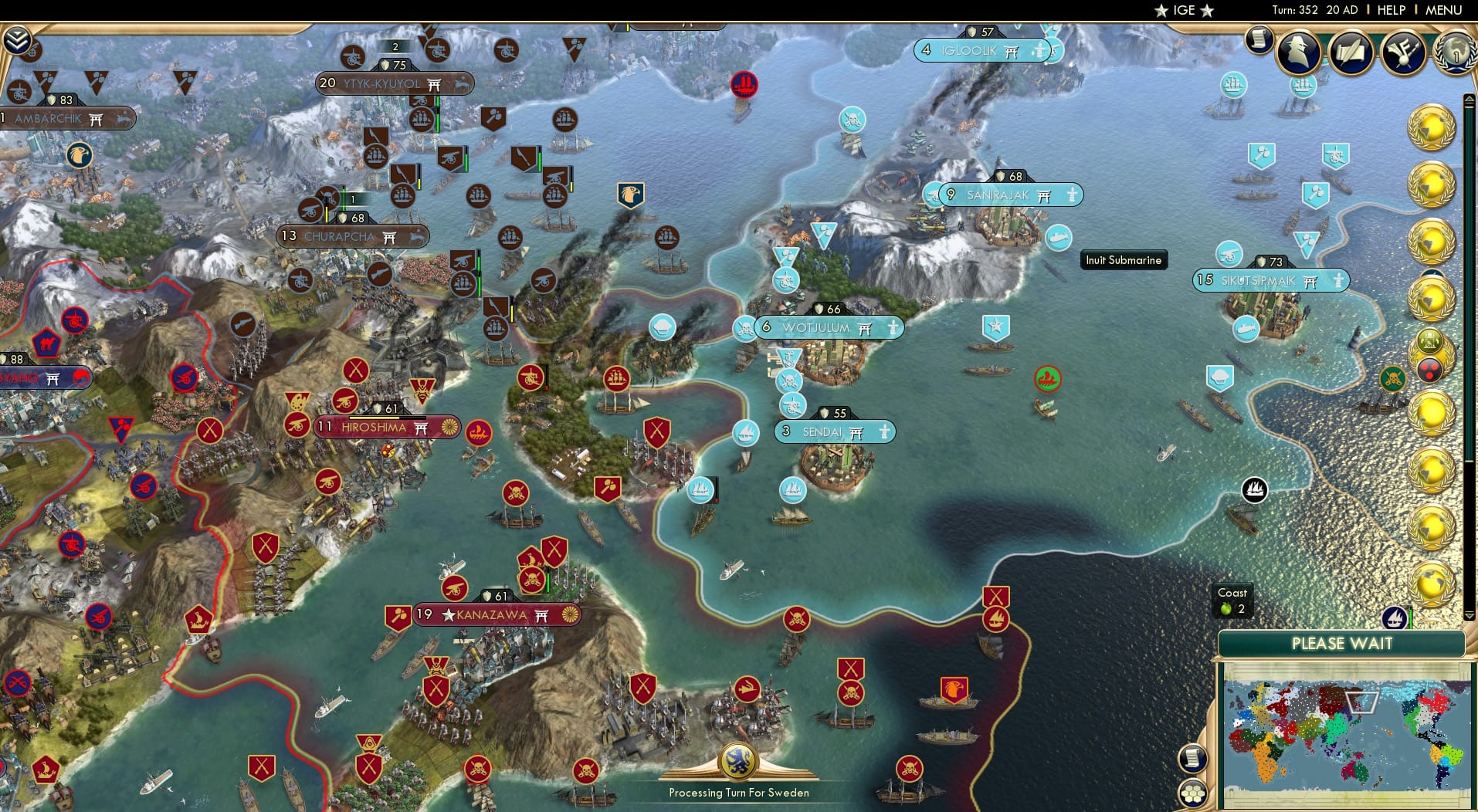Open the MENU item
1478x812 pixels.
point(1445,10)
